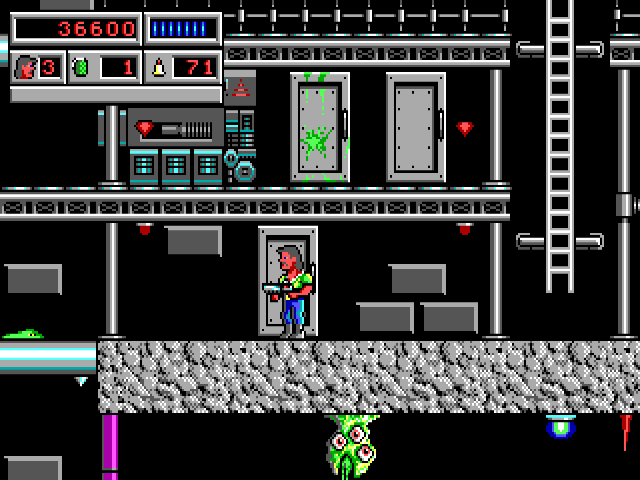The image size is (640, 480).
Task: Select the green grenade icon
Action: (x=82, y=68)
